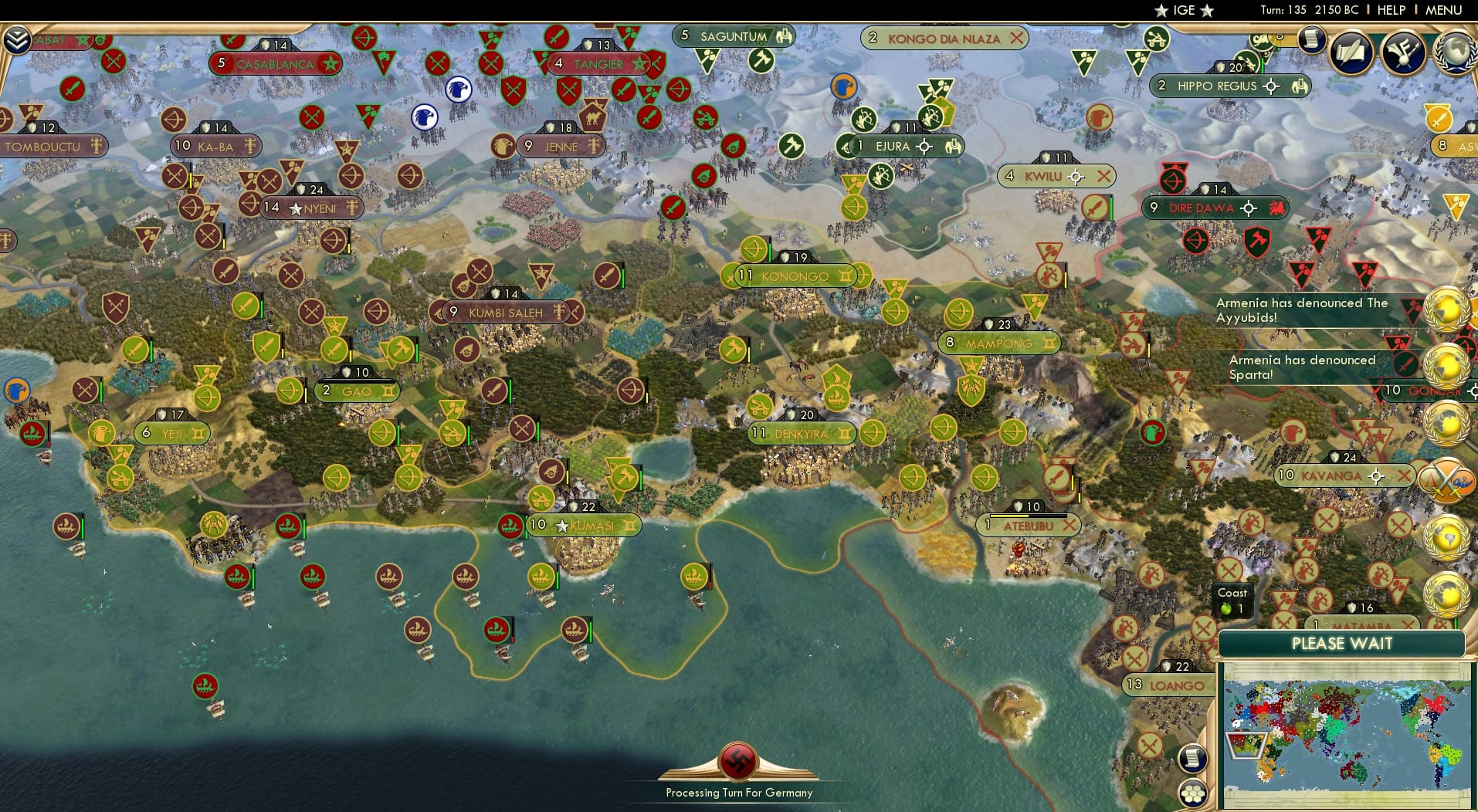This screenshot has width=1478, height=812.
Task: Dismiss the Kwilu banner with its X
Action: point(1105,176)
